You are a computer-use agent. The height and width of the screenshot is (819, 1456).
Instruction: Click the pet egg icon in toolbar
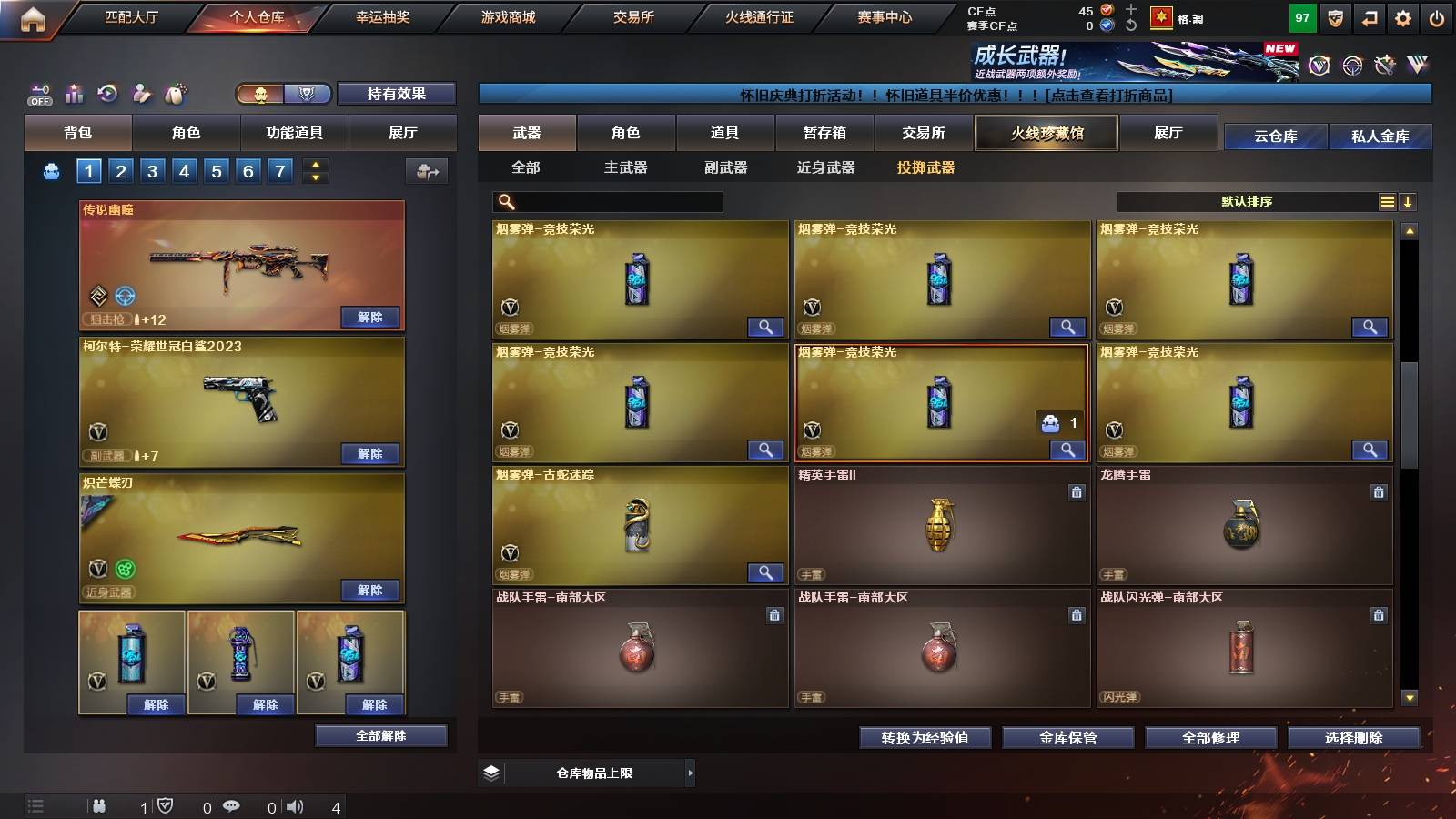[176, 93]
